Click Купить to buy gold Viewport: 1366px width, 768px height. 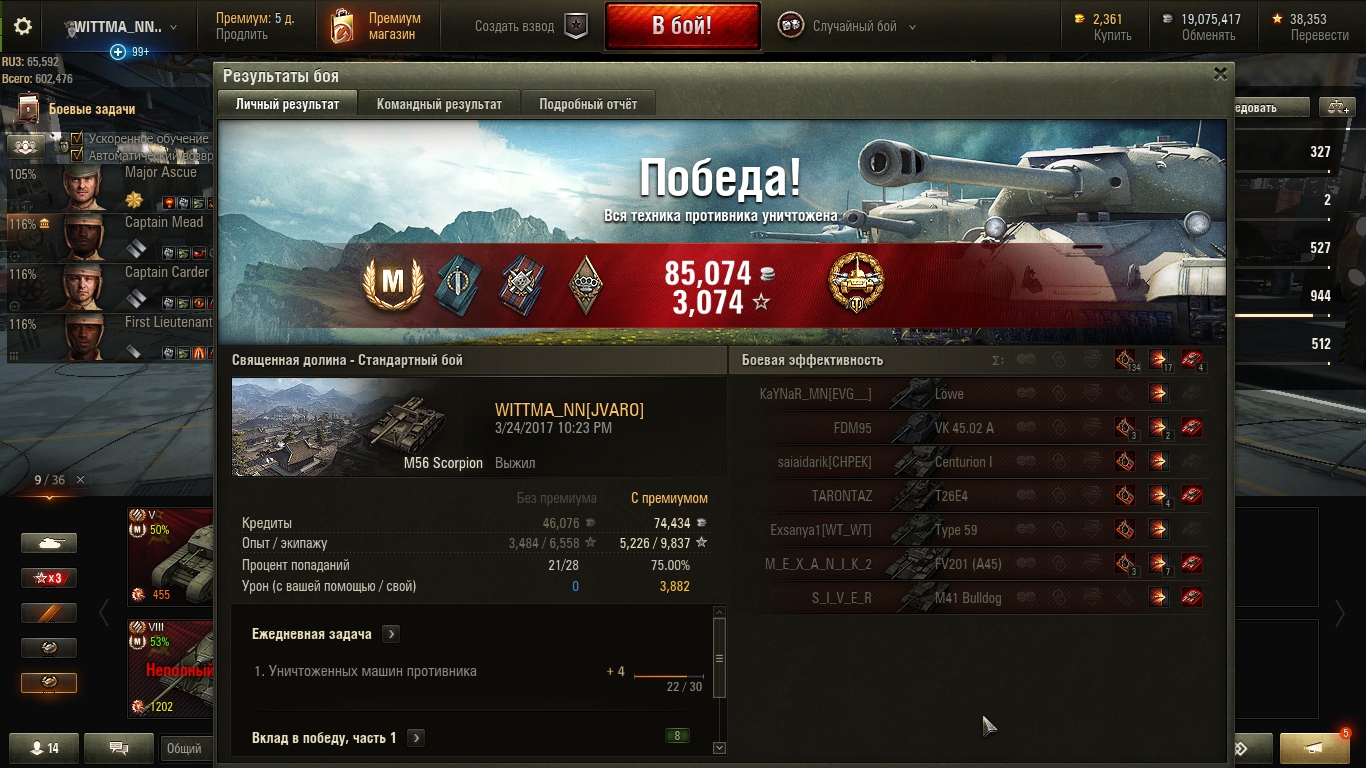(x=1112, y=35)
